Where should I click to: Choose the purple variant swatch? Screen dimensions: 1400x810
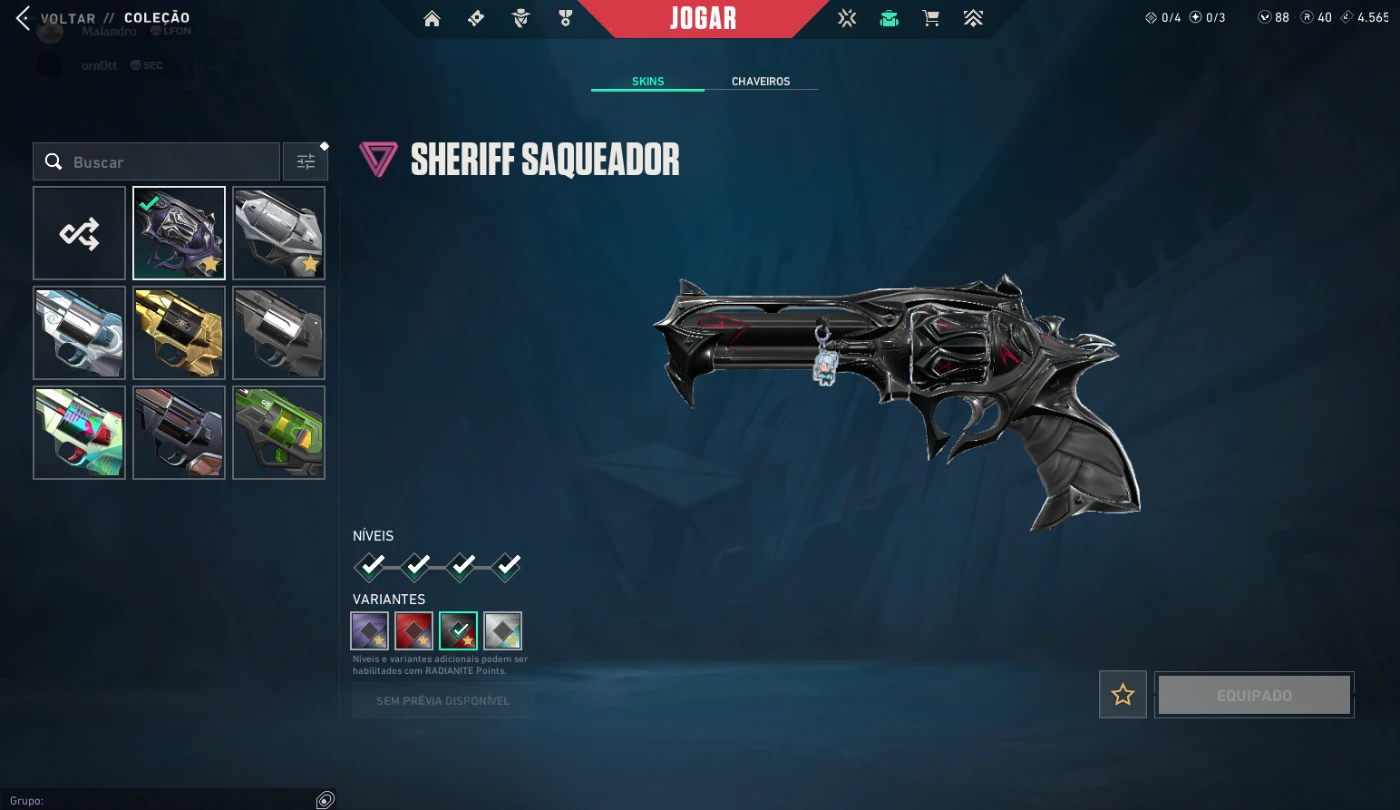[370, 631]
